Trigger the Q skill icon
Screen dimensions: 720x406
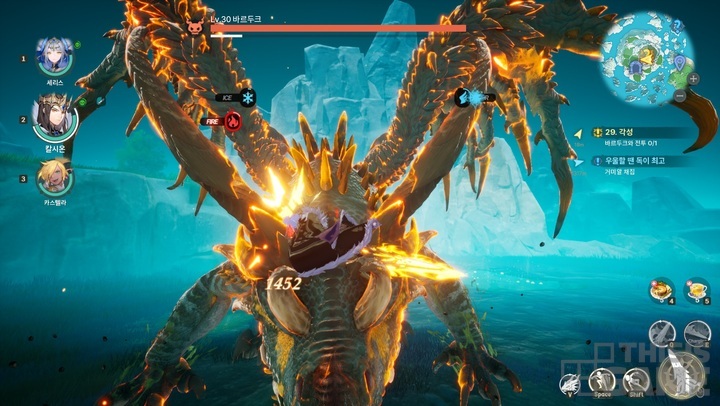(x=663, y=333)
